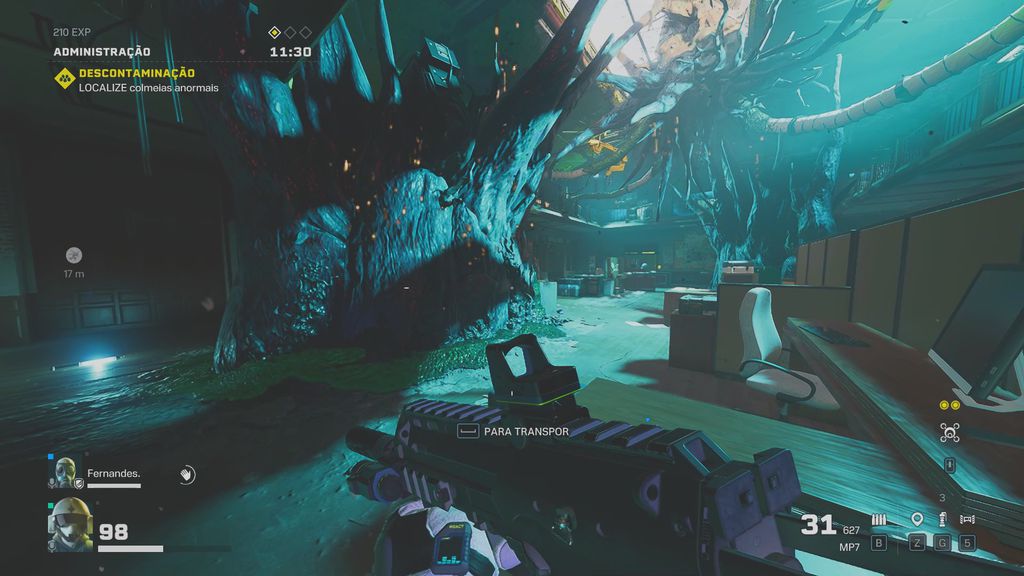Select the objective stage diamond indicators
This screenshot has width=1024, height=576.
point(289,32)
